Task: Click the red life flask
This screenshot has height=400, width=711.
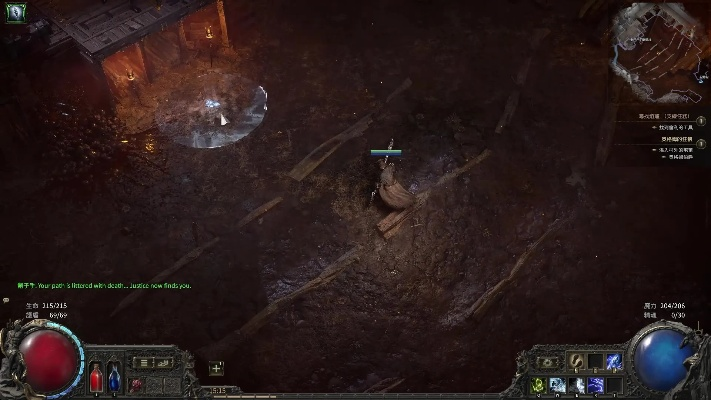Action: (x=97, y=378)
